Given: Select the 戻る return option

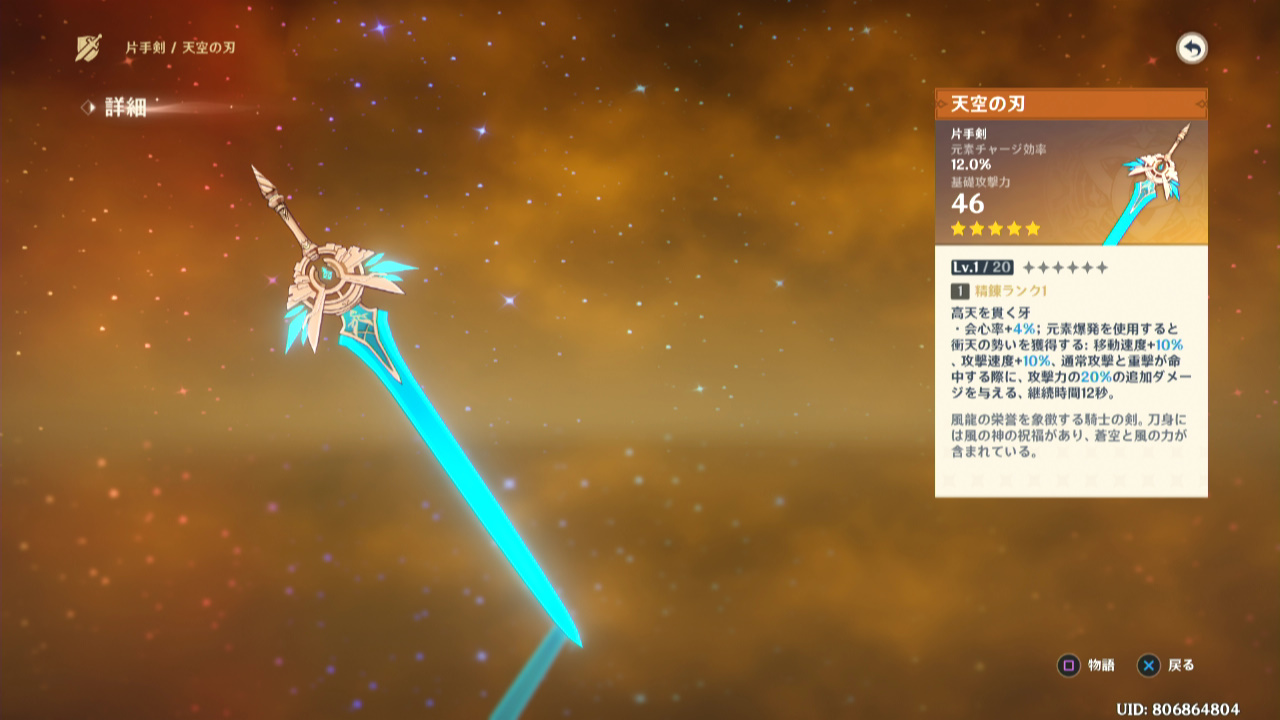Looking at the screenshot, I should click(x=1167, y=665).
